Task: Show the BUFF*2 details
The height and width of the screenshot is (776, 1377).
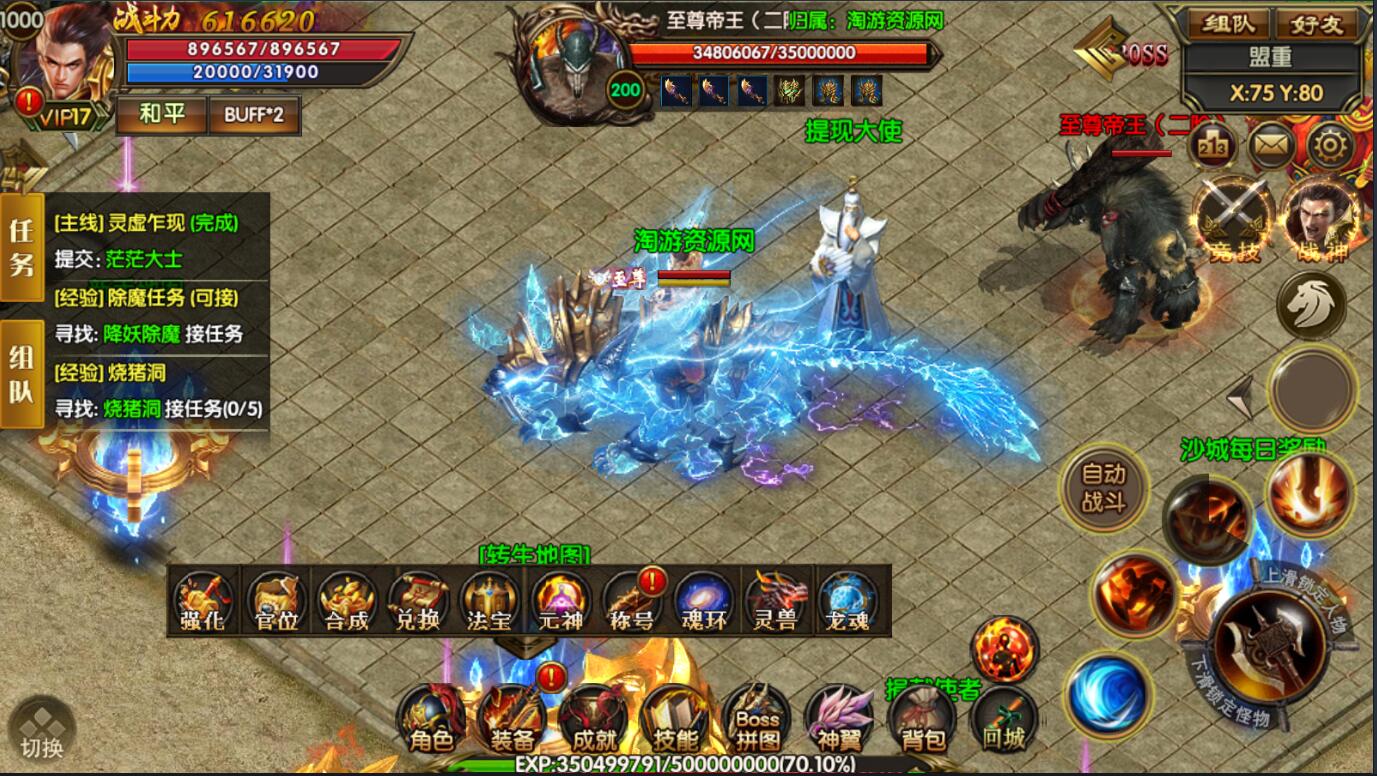Action: pyautogui.click(x=253, y=115)
